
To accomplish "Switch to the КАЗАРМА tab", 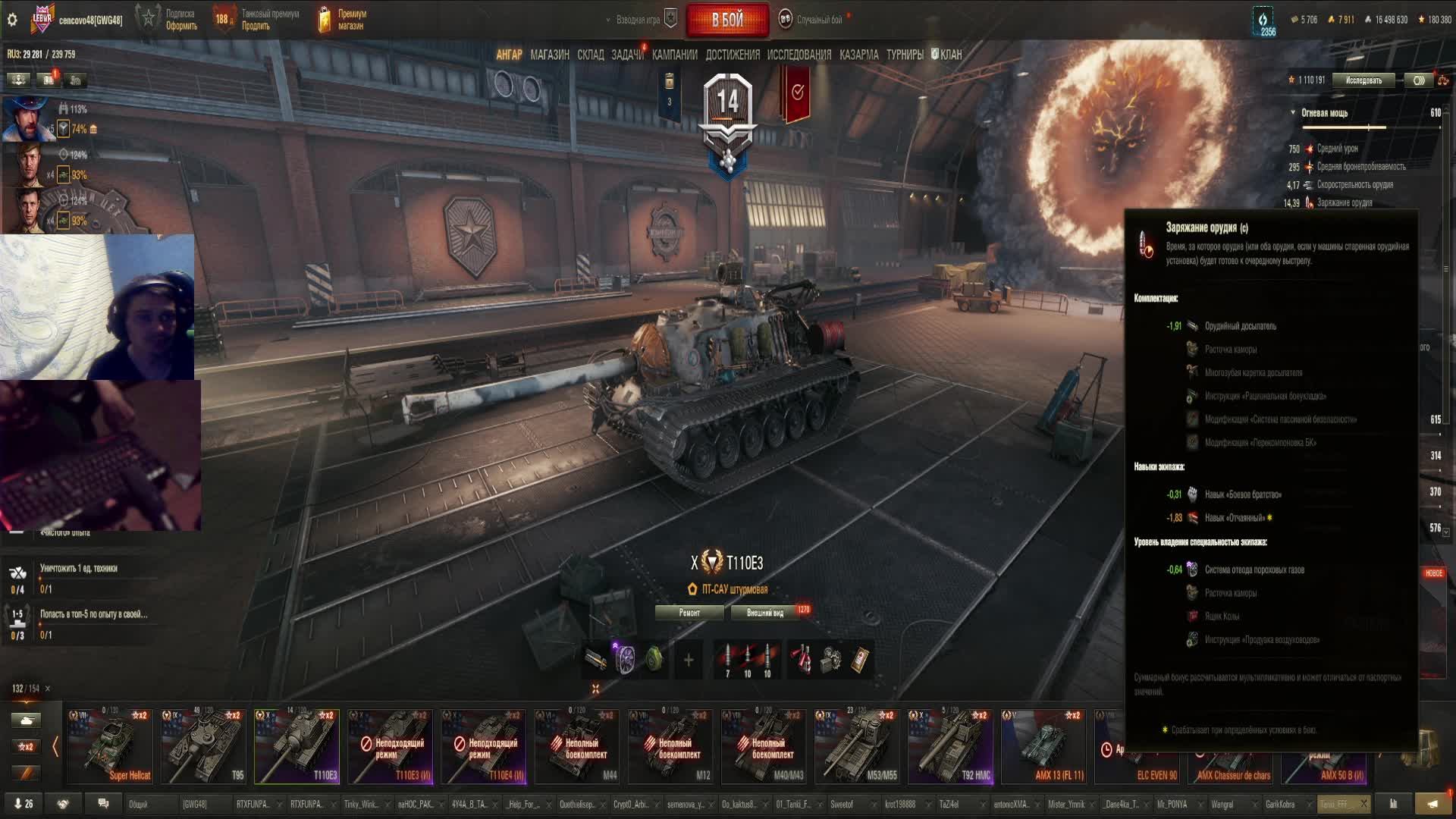I will tap(858, 55).
